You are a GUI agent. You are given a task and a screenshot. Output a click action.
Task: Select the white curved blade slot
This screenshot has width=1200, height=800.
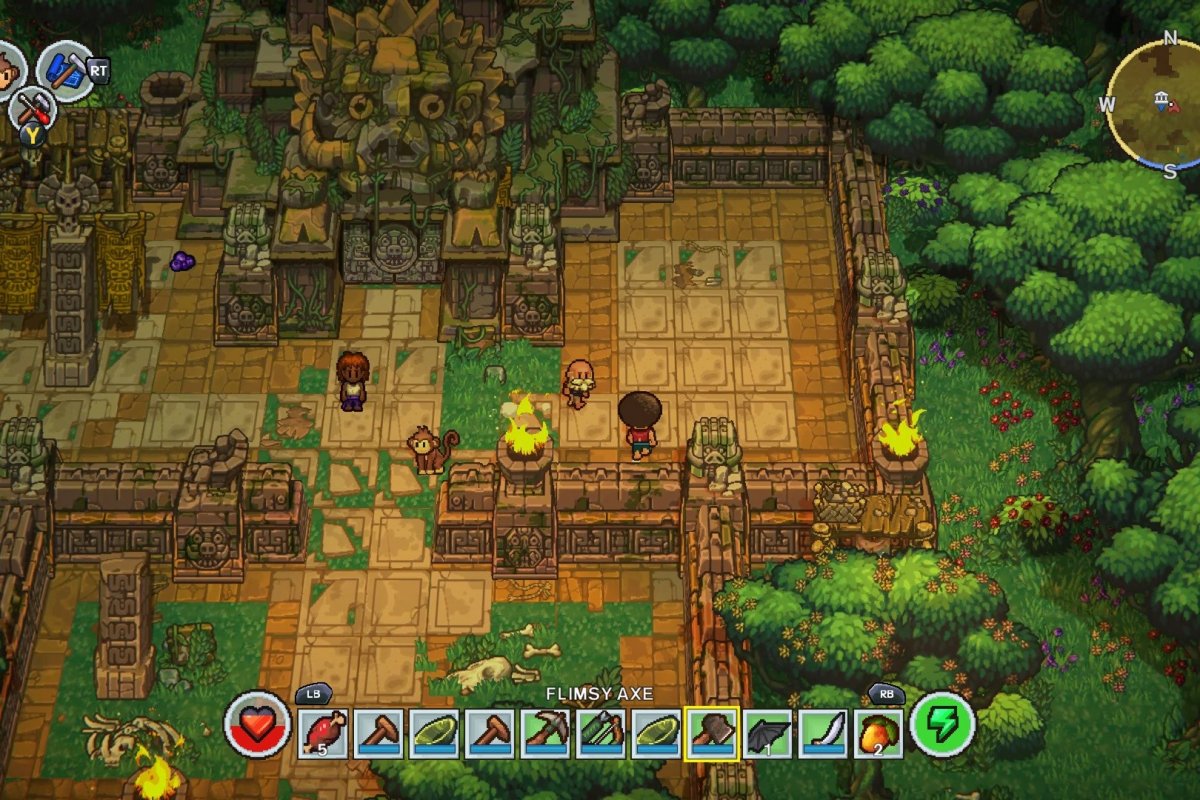(824, 734)
